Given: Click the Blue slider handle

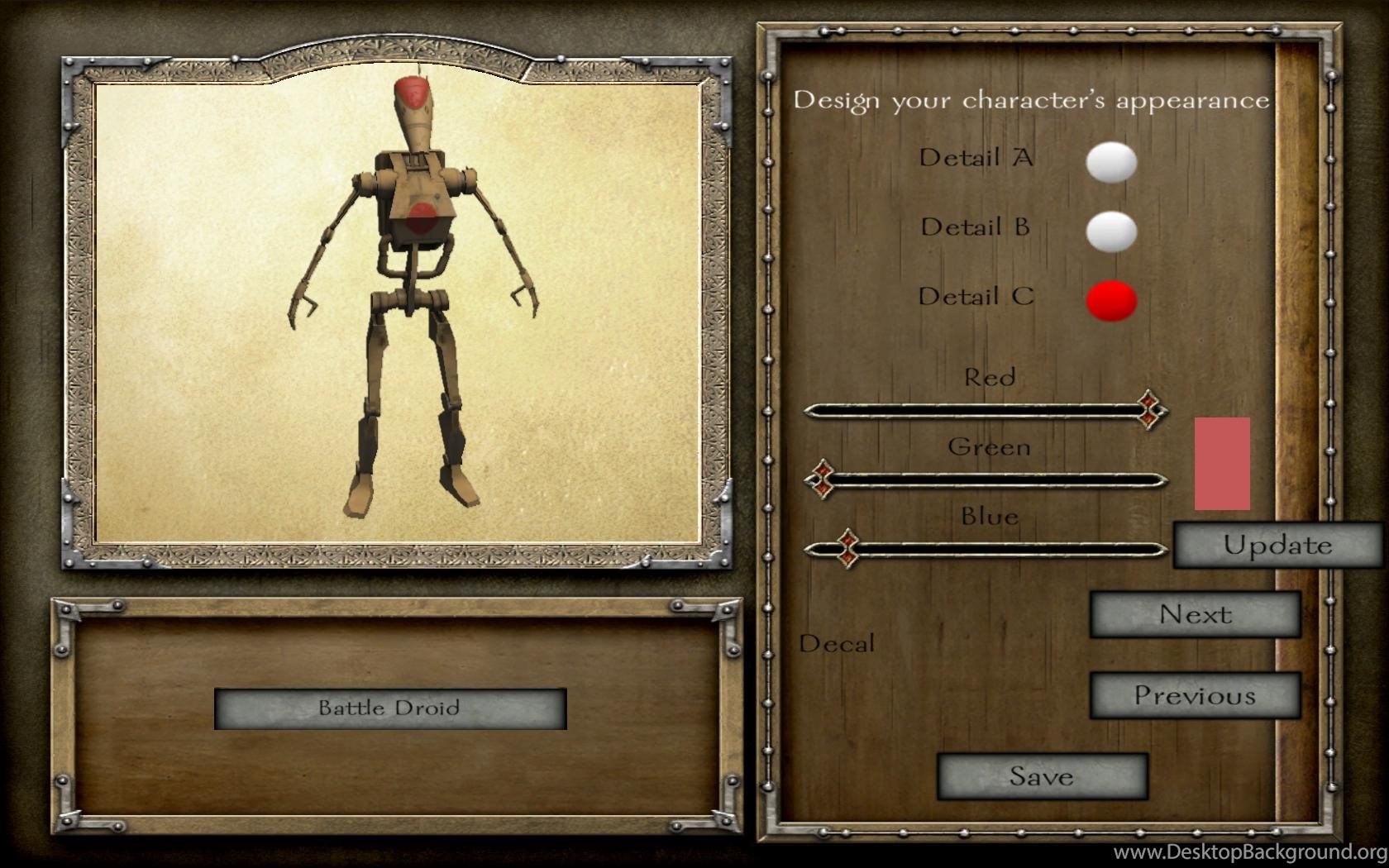Looking at the screenshot, I should tap(847, 548).
